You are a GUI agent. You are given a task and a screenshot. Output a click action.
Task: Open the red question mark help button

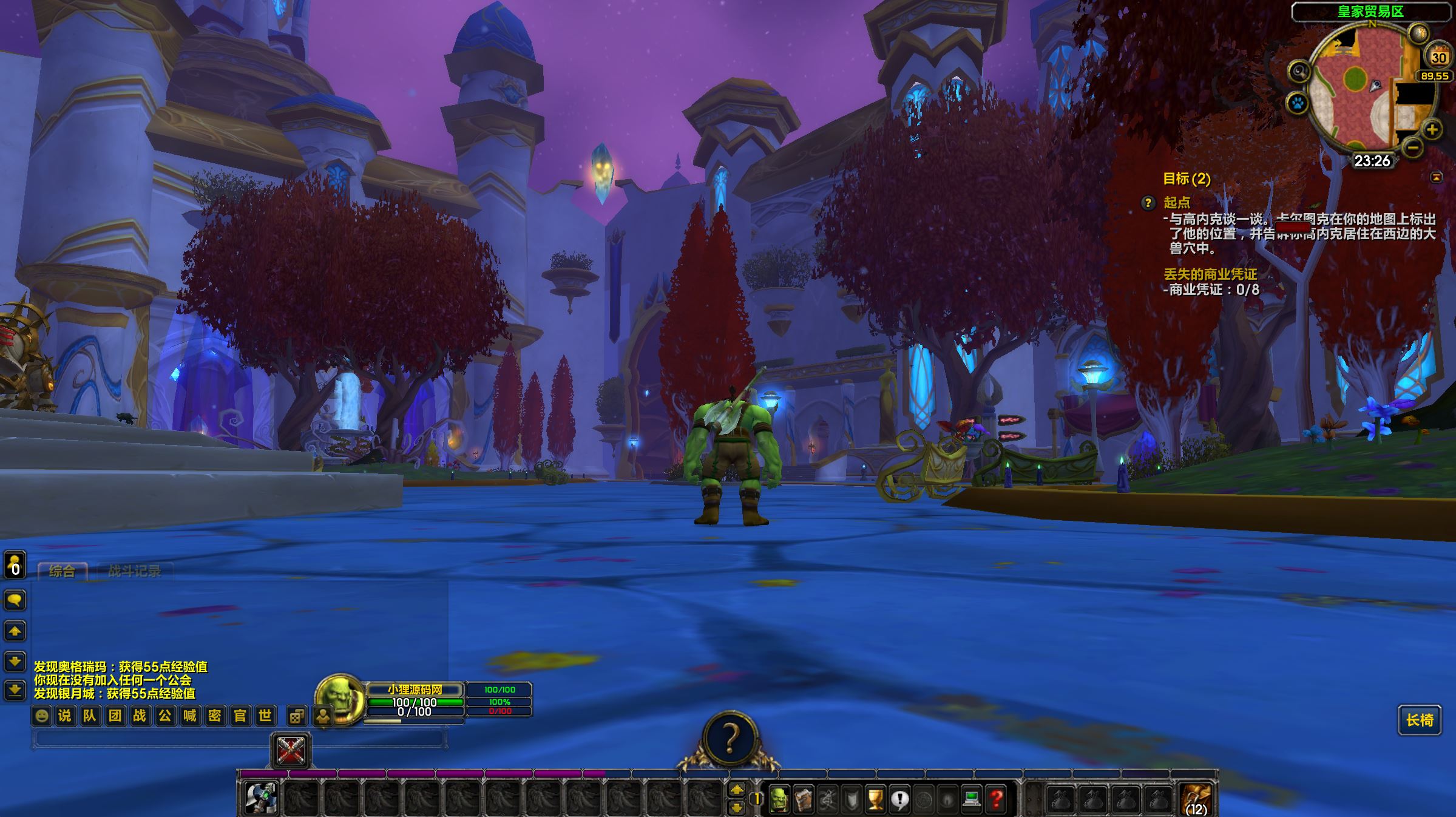coord(995,799)
